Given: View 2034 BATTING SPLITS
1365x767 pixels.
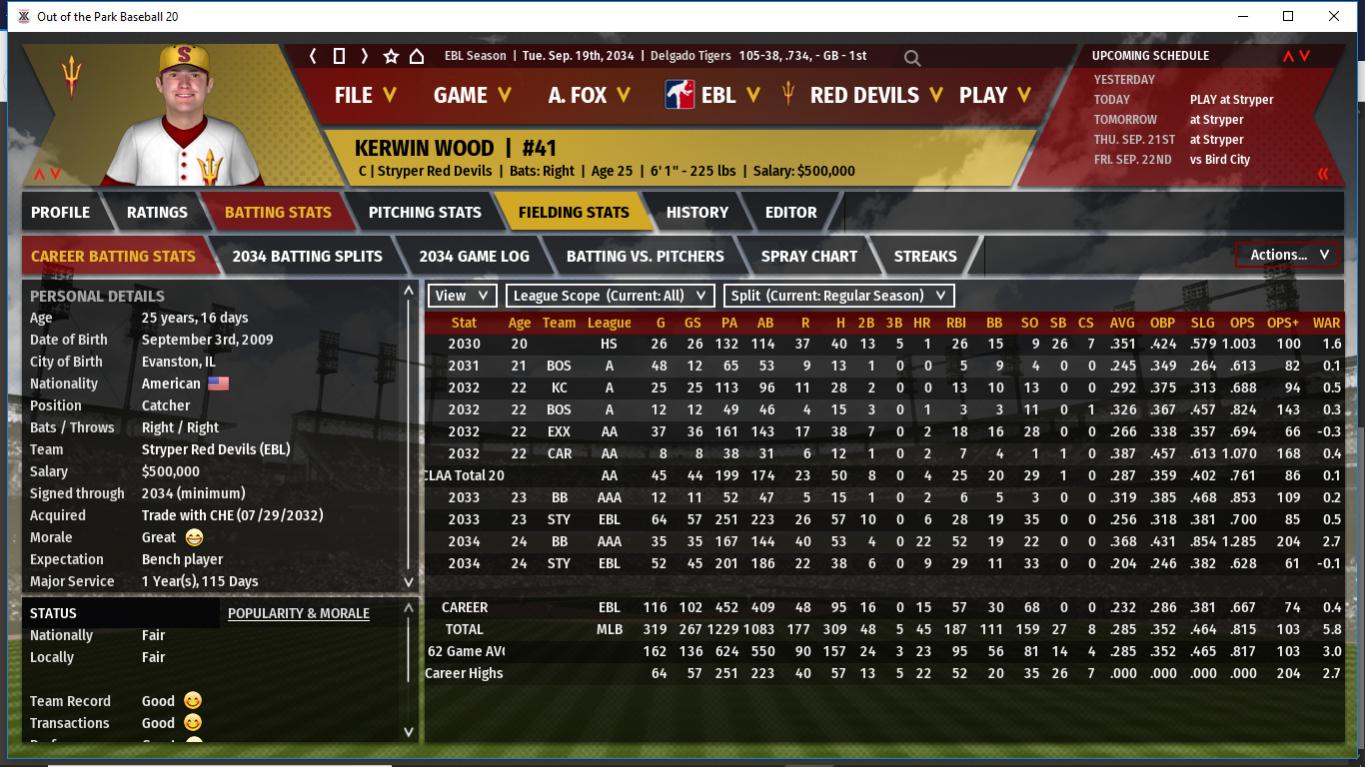Looking at the screenshot, I should 307,256.
